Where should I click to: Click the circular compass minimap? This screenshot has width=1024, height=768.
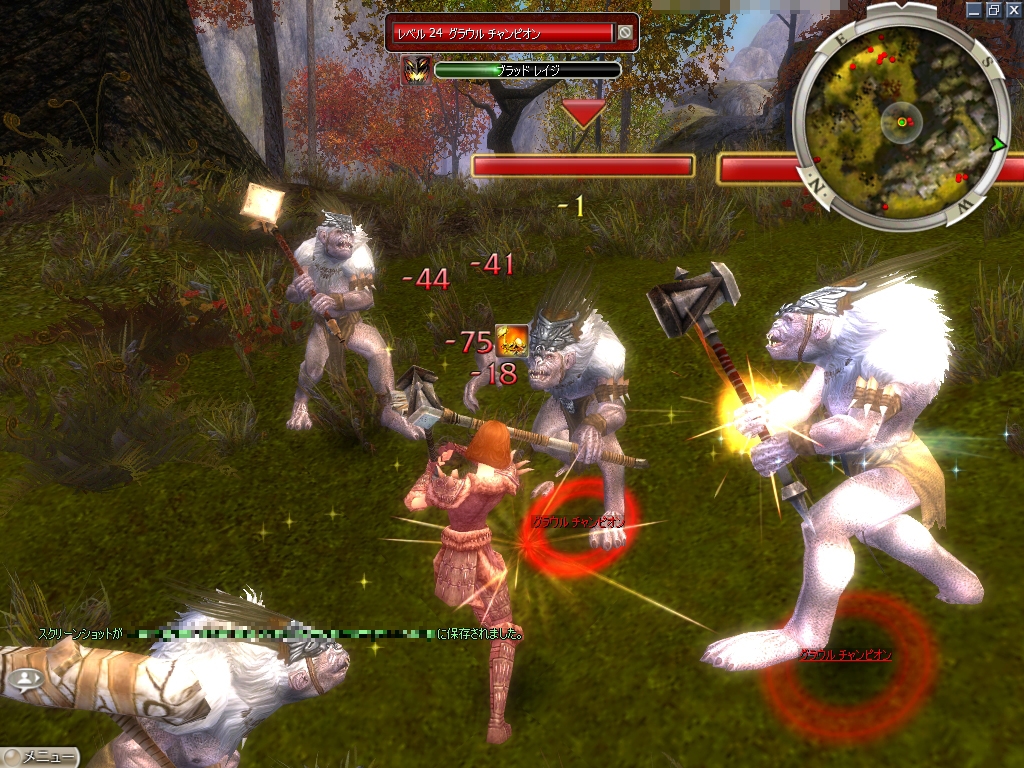coord(900,121)
